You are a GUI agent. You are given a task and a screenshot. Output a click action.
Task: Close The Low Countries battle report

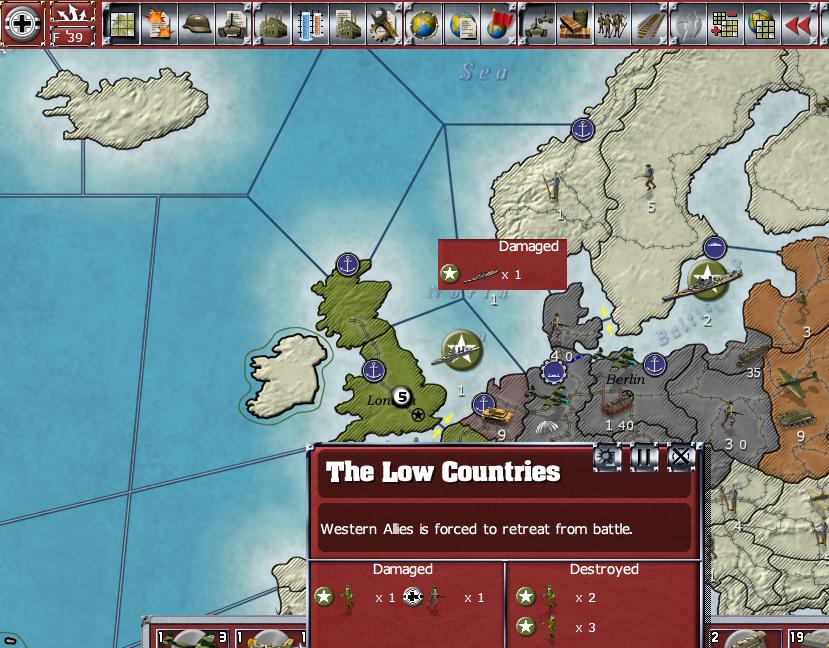680,458
